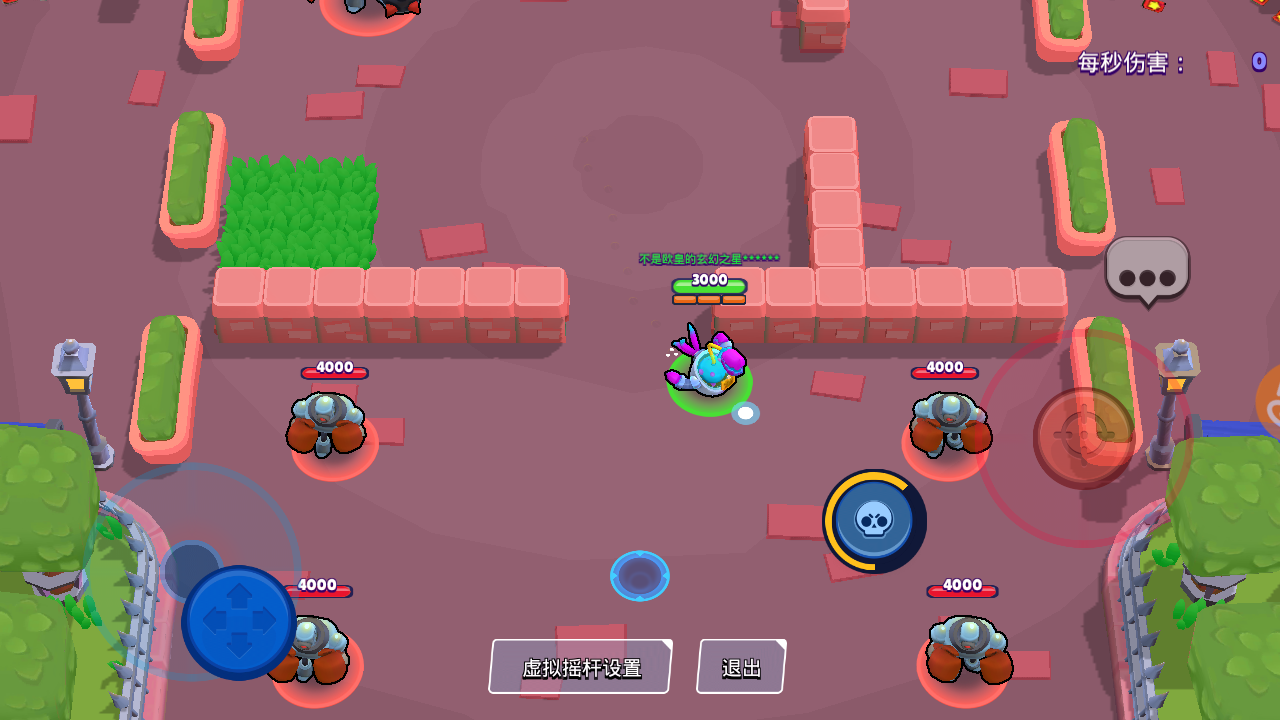The image size is (1280, 720).
Task: Expand the chat message bubble options
Action: [x=1146, y=270]
